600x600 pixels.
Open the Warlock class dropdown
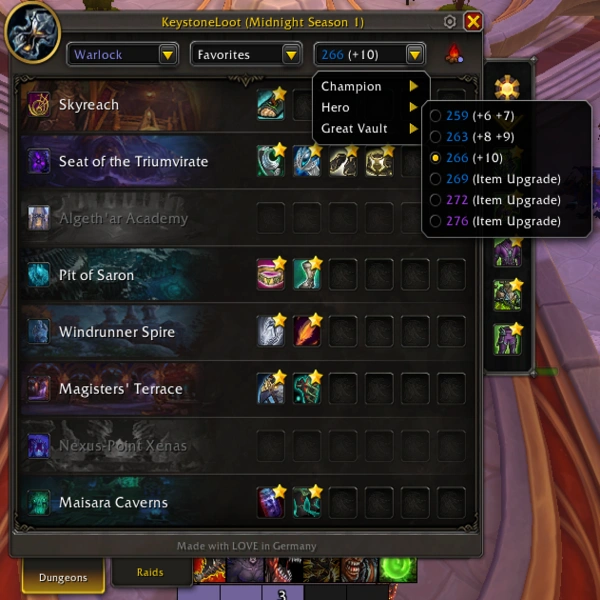point(123,54)
